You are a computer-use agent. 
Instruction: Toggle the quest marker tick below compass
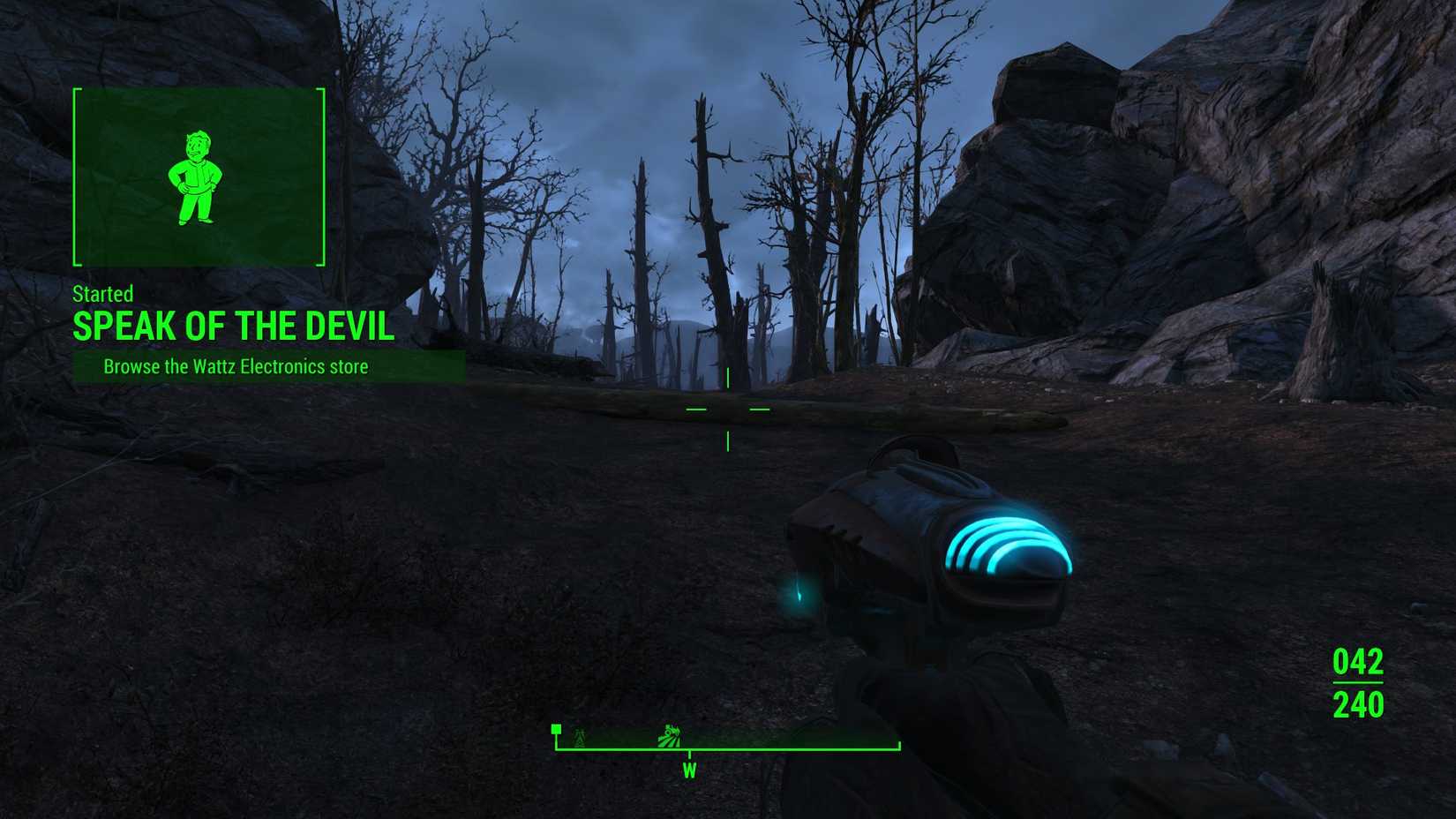(x=687, y=755)
